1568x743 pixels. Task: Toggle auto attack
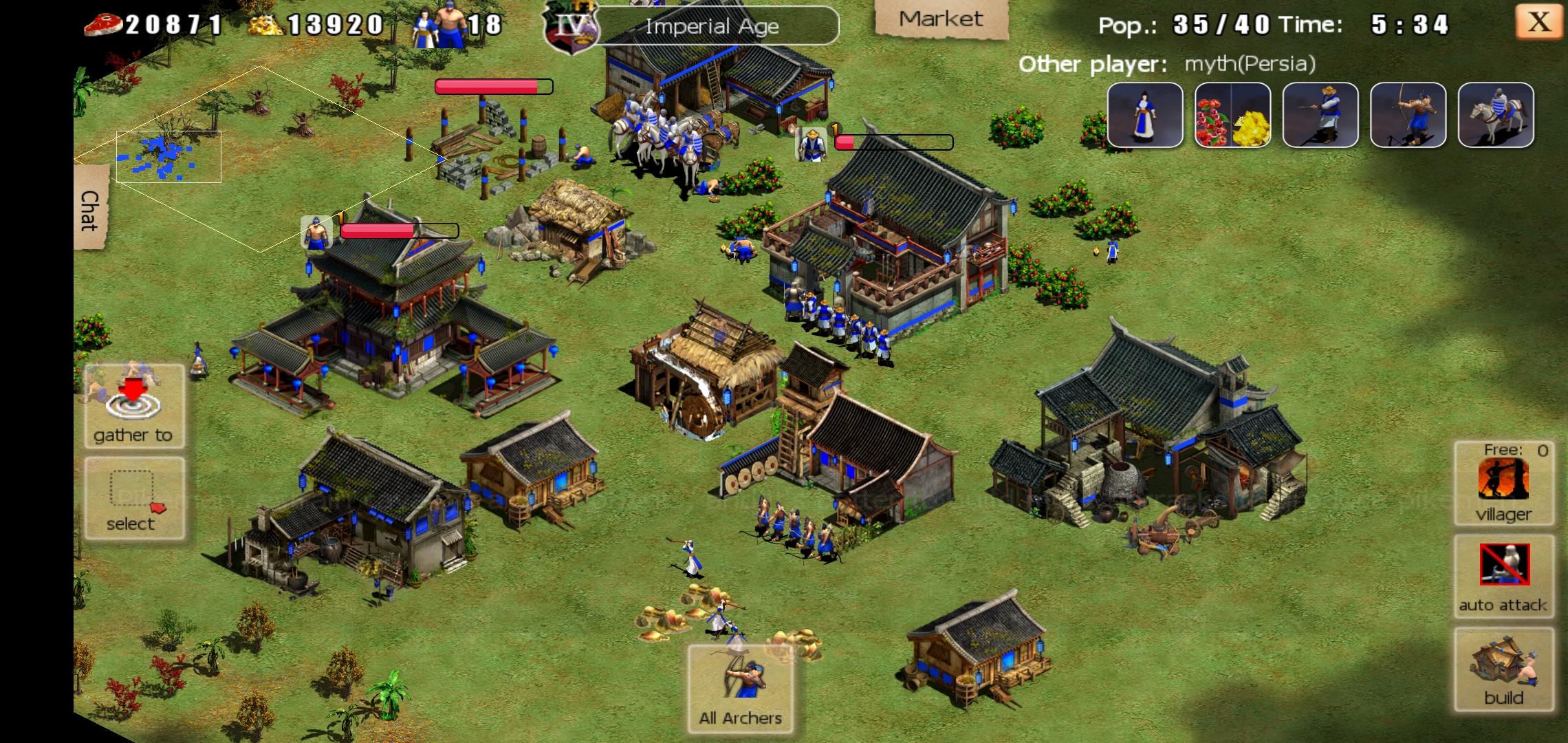[x=1503, y=577]
